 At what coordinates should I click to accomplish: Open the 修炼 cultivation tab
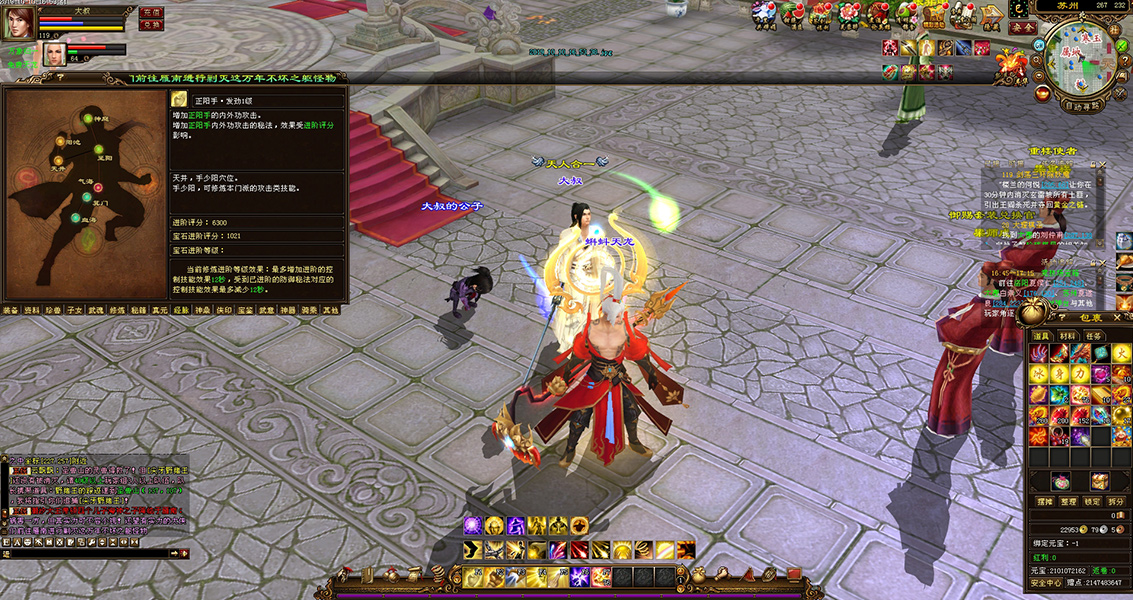(118, 310)
